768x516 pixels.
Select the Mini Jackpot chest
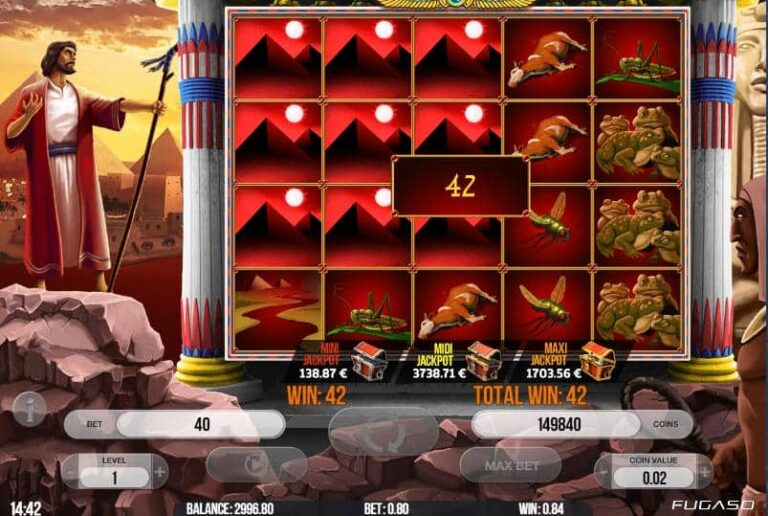click(369, 358)
